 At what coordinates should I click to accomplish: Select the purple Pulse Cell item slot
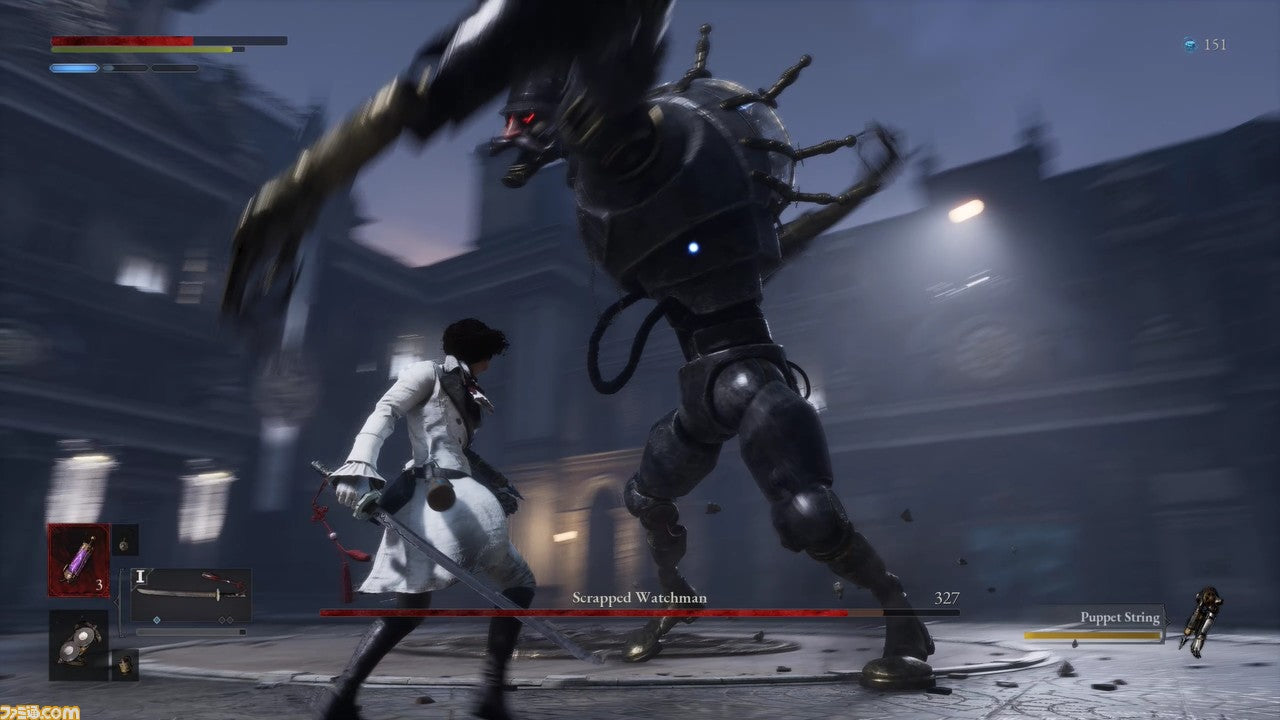79,560
